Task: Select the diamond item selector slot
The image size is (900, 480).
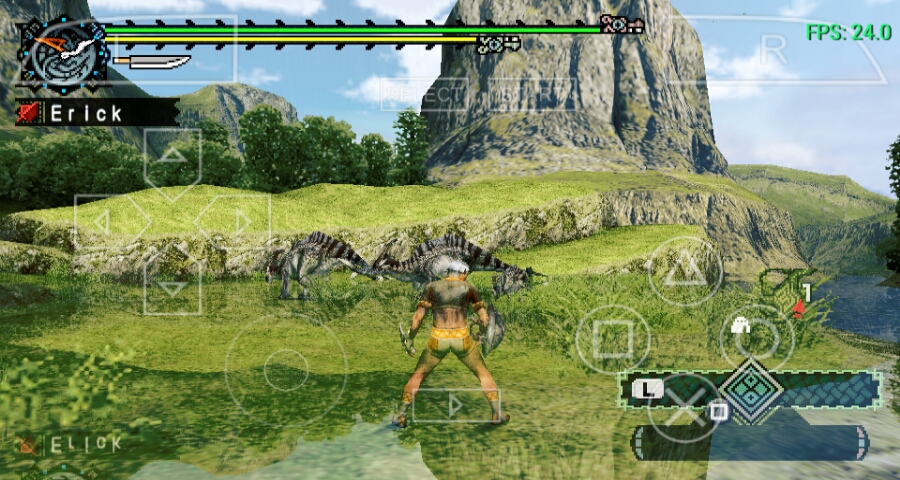Action: (751, 389)
